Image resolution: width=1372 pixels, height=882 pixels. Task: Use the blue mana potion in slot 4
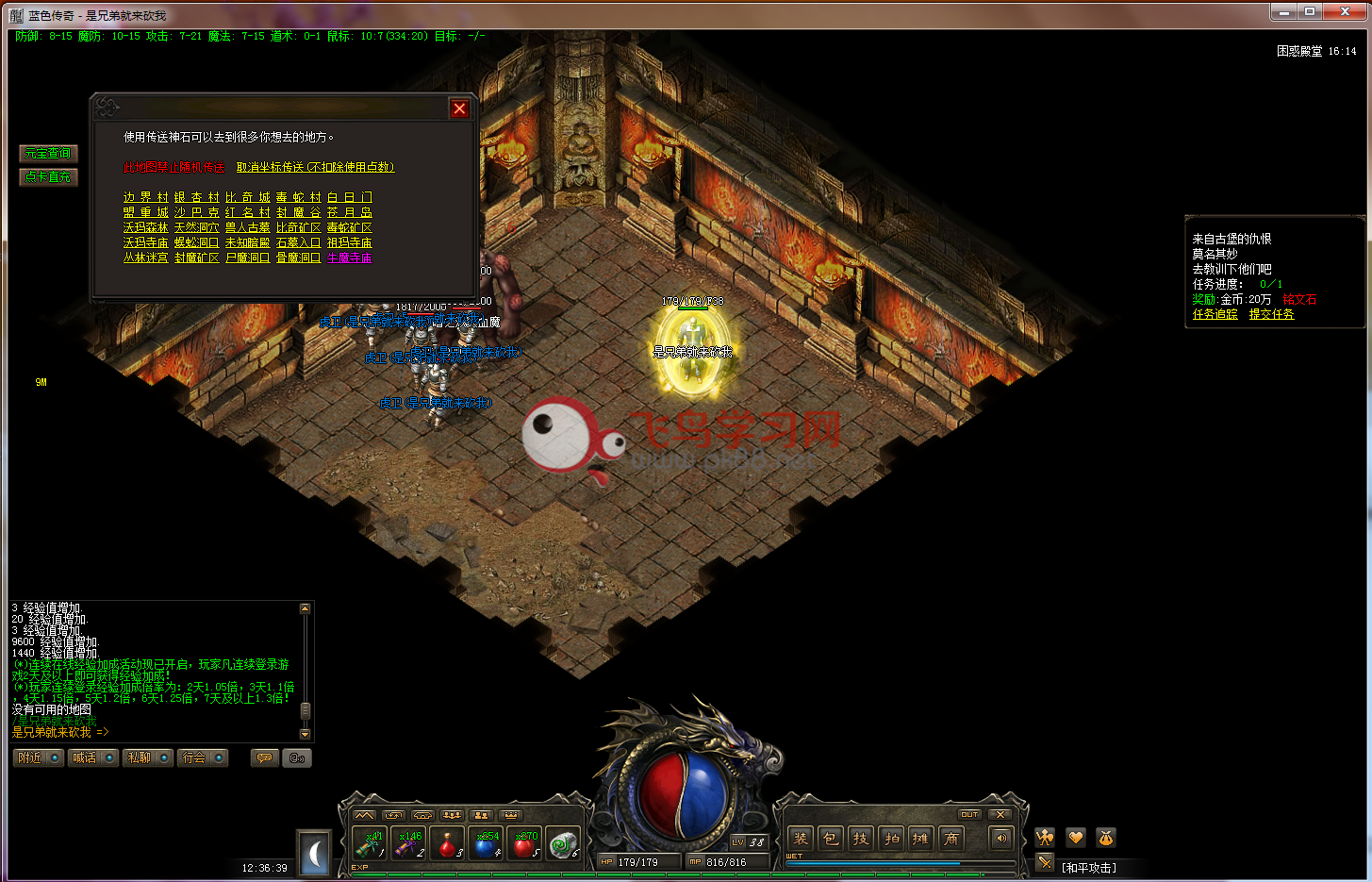coord(487,843)
